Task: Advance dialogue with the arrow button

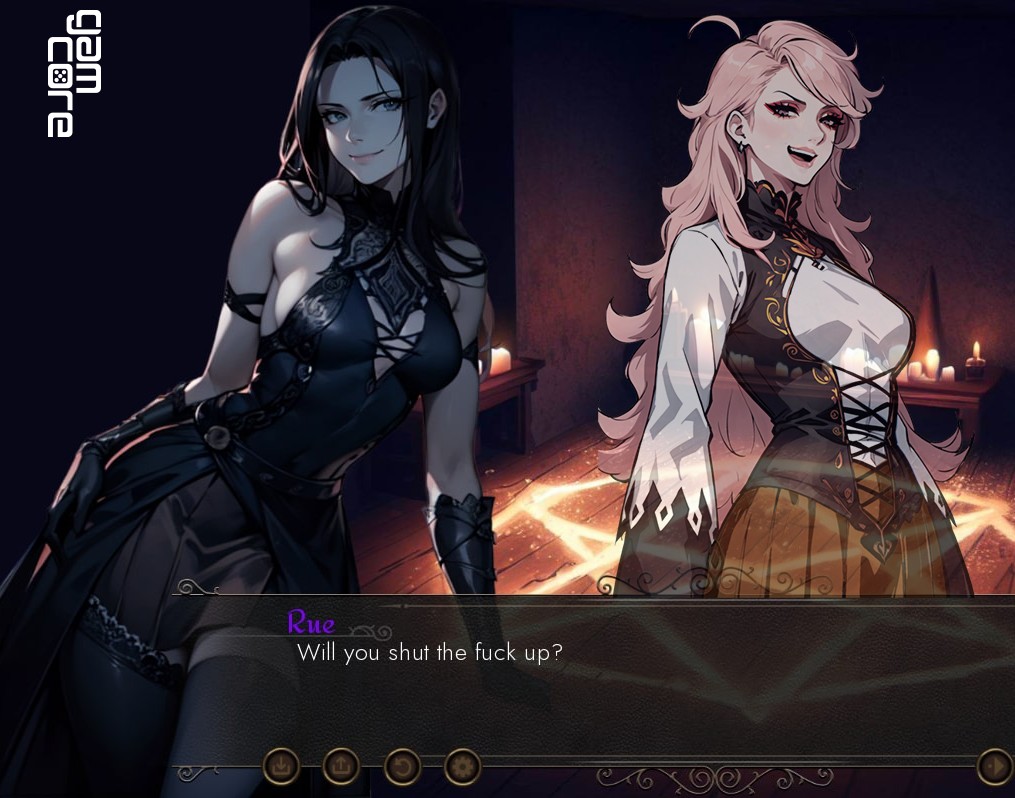Action: pos(994,767)
